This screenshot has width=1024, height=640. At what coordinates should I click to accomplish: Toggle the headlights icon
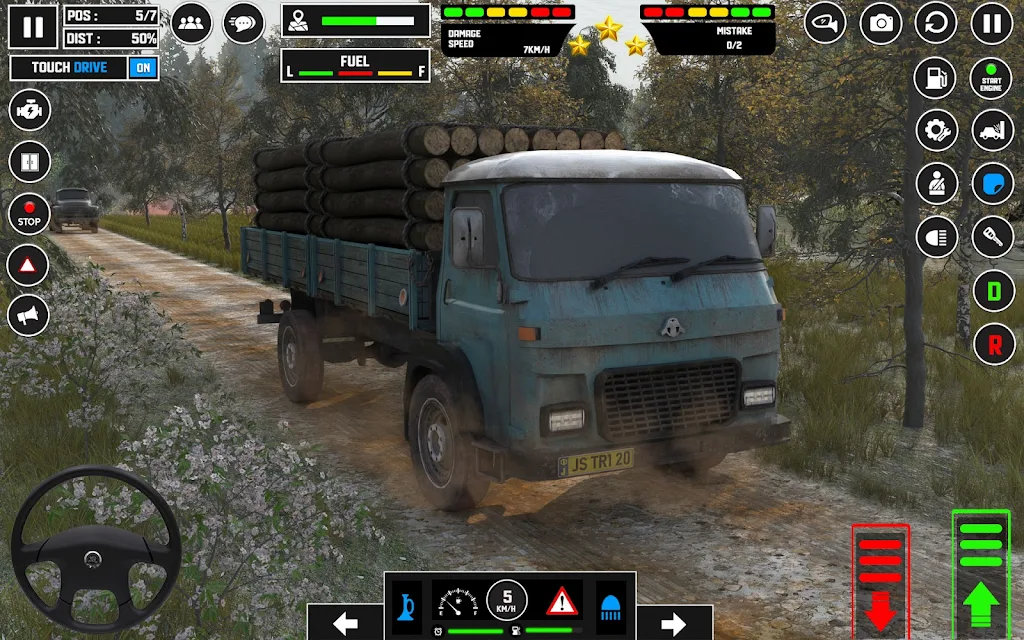(937, 237)
